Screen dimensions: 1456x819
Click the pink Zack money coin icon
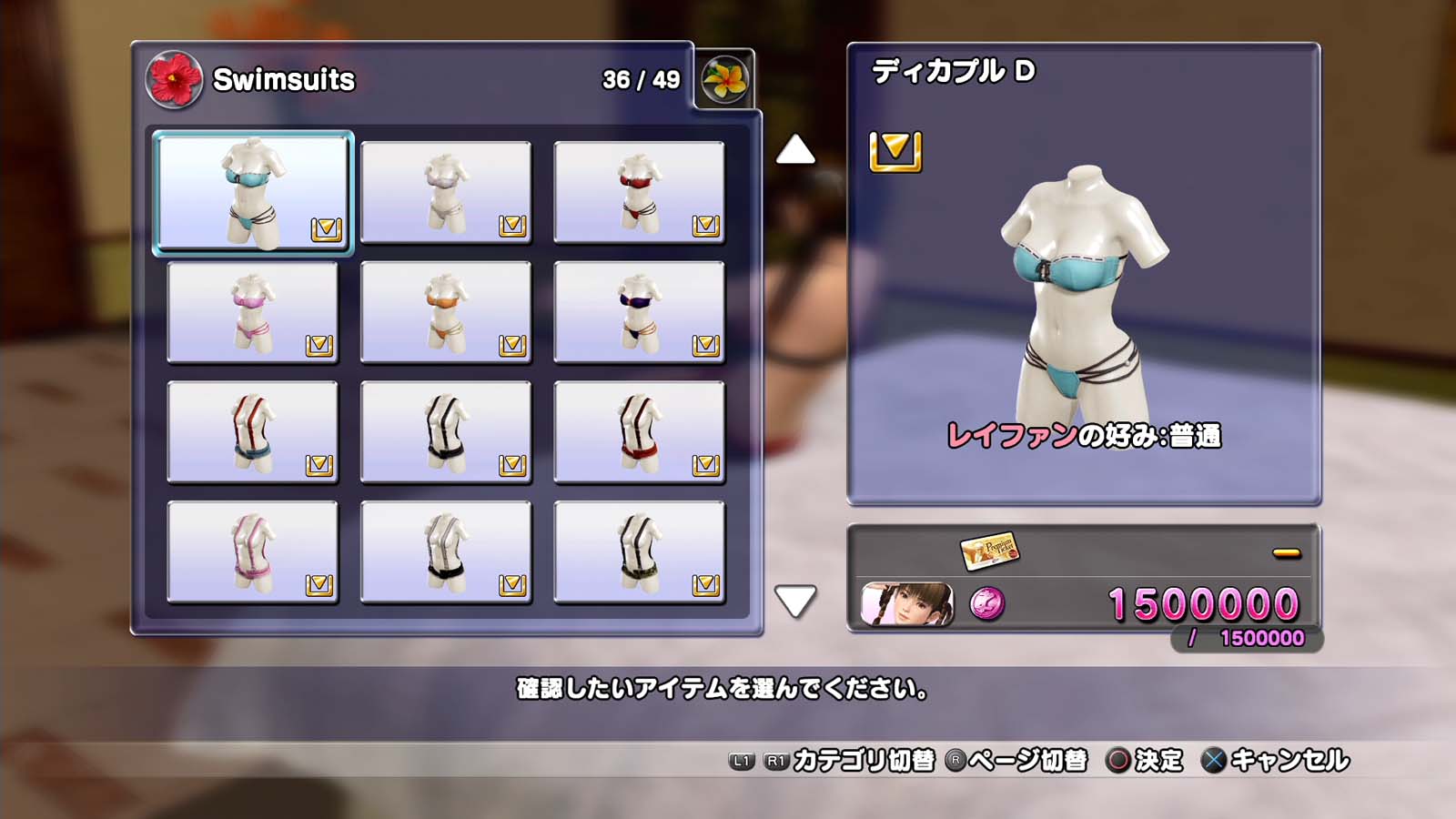987,603
